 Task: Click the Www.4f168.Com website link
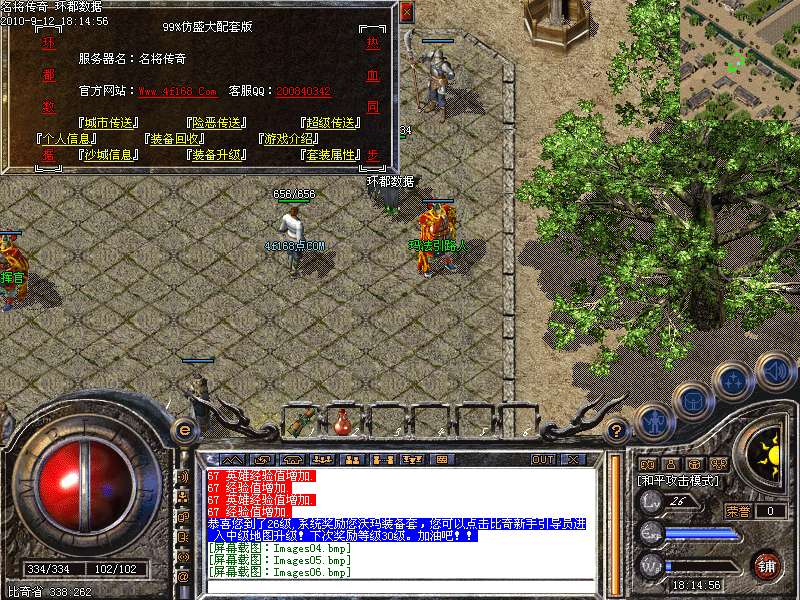coord(177,91)
